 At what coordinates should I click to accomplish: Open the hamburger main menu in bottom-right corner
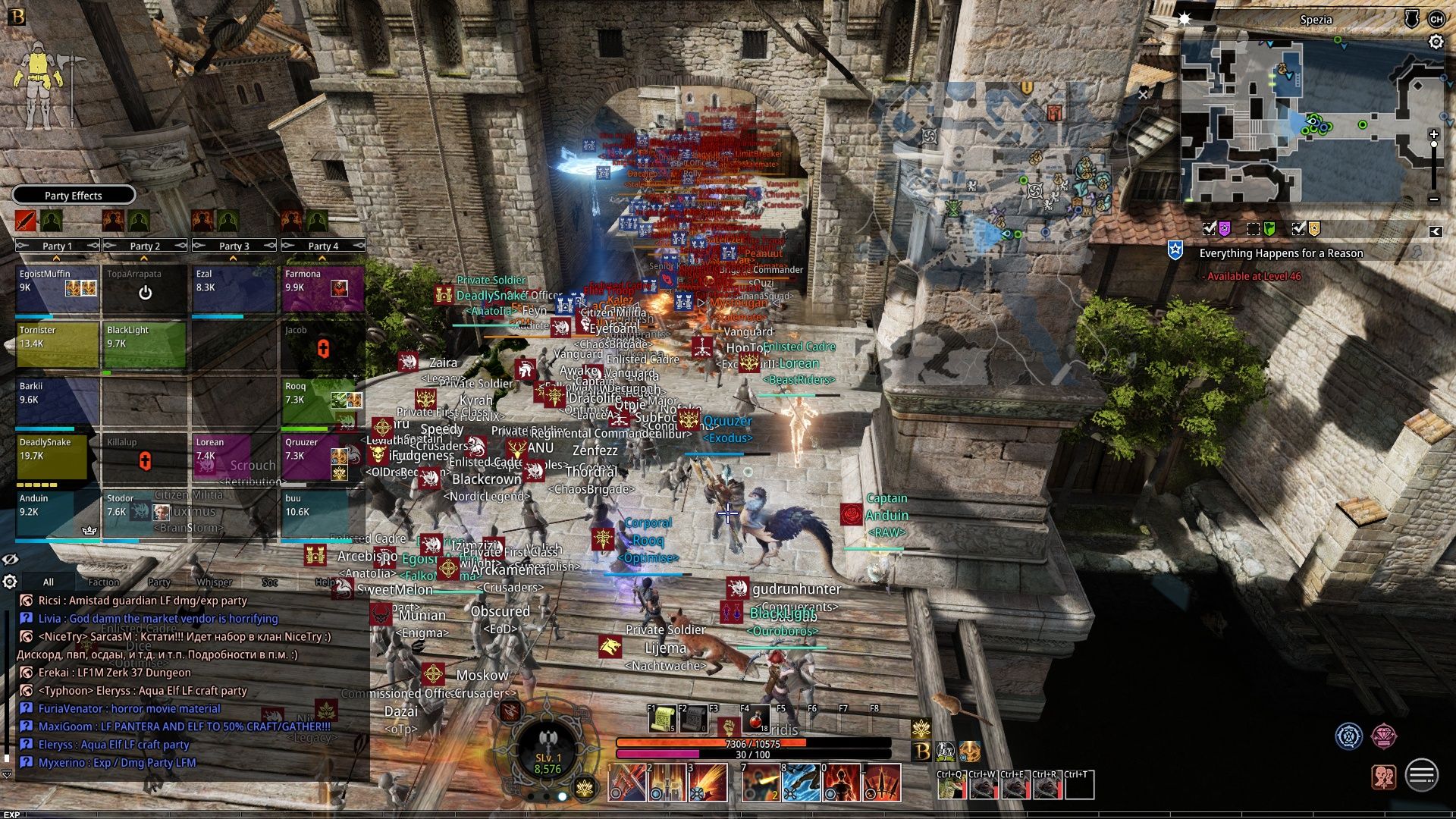point(1421,775)
